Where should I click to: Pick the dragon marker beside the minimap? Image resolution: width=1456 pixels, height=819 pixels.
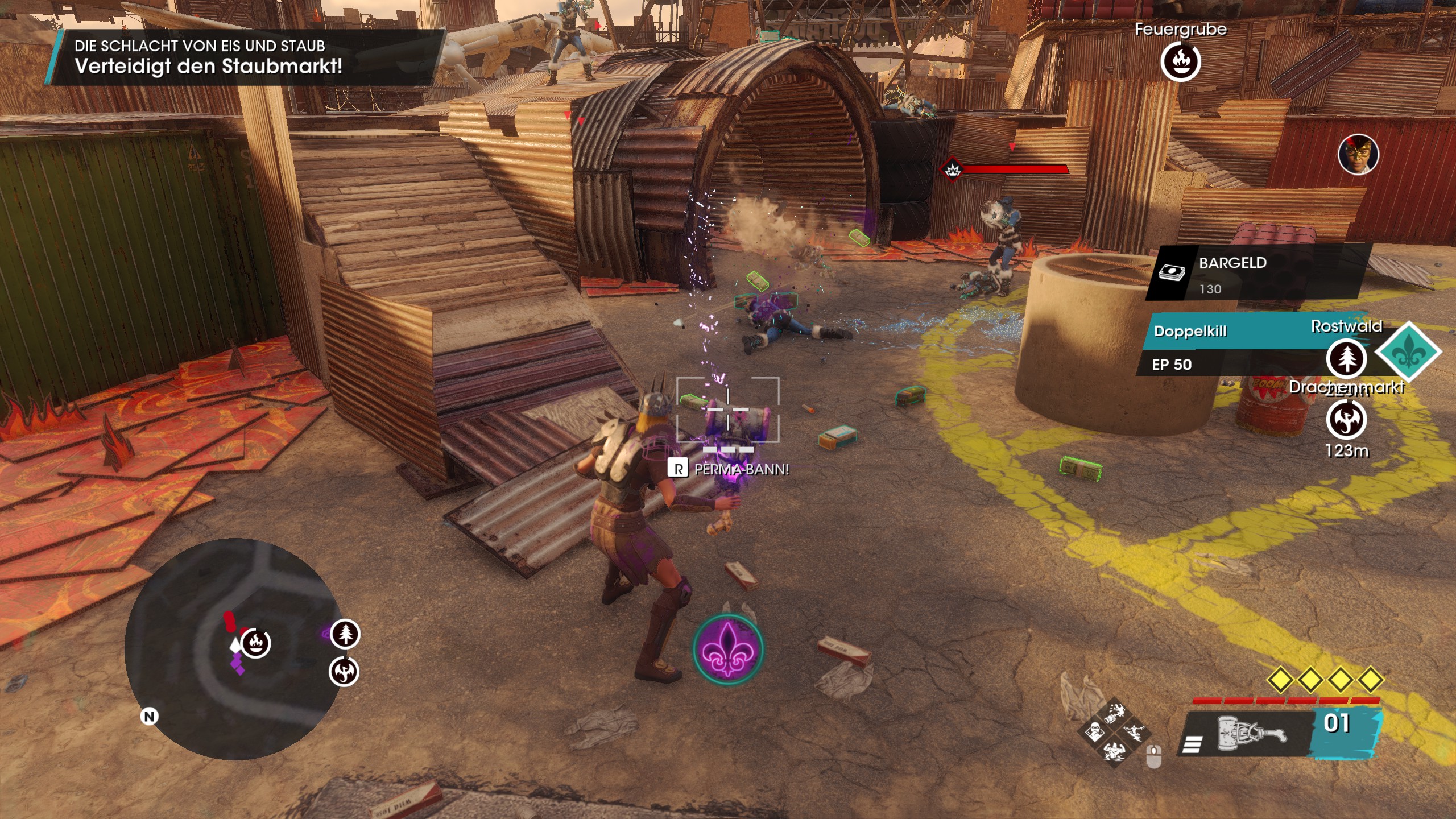click(344, 672)
